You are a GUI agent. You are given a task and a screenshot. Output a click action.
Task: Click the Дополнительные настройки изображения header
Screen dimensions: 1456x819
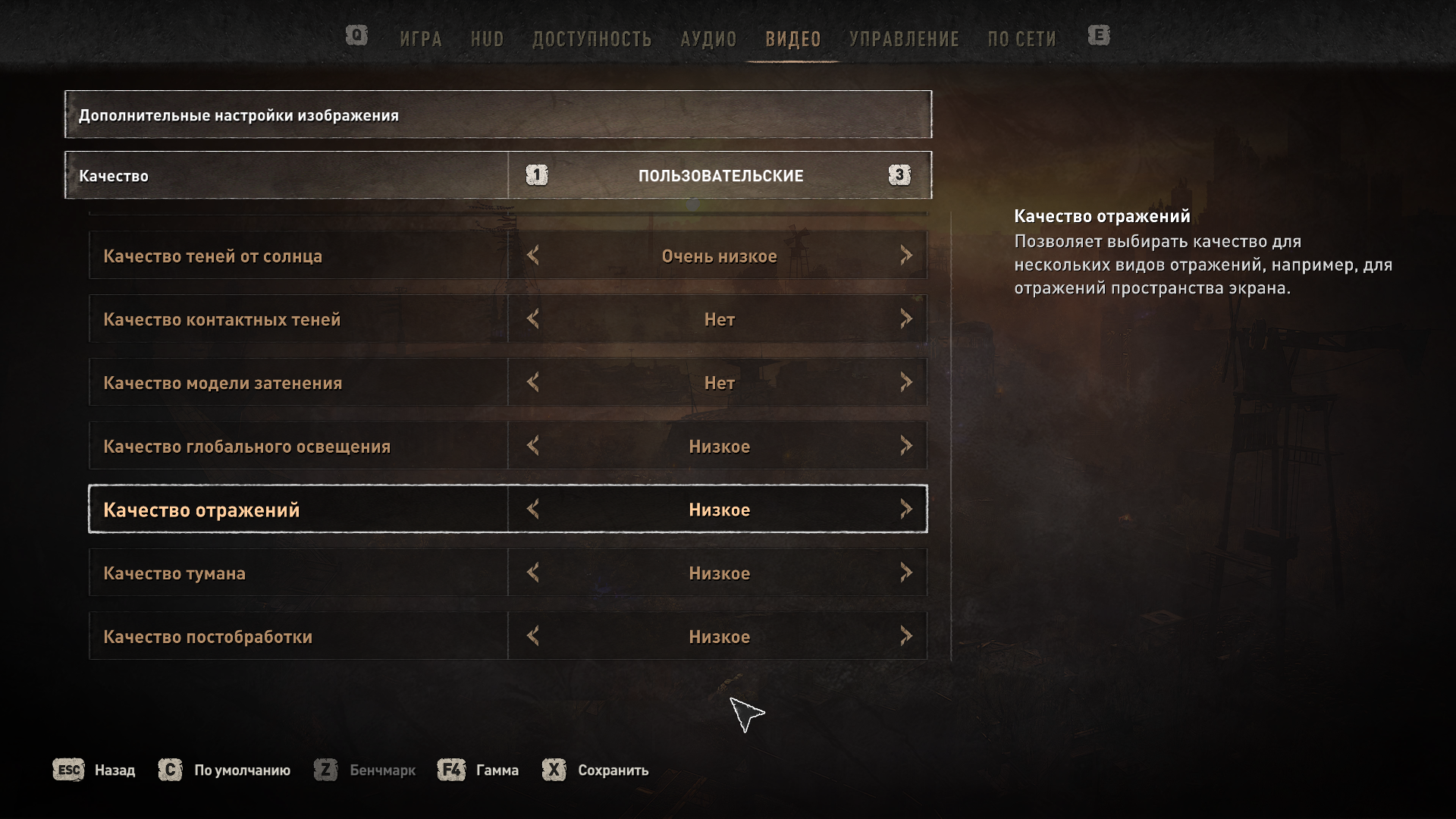pyautogui.click(x=497, y=115)
